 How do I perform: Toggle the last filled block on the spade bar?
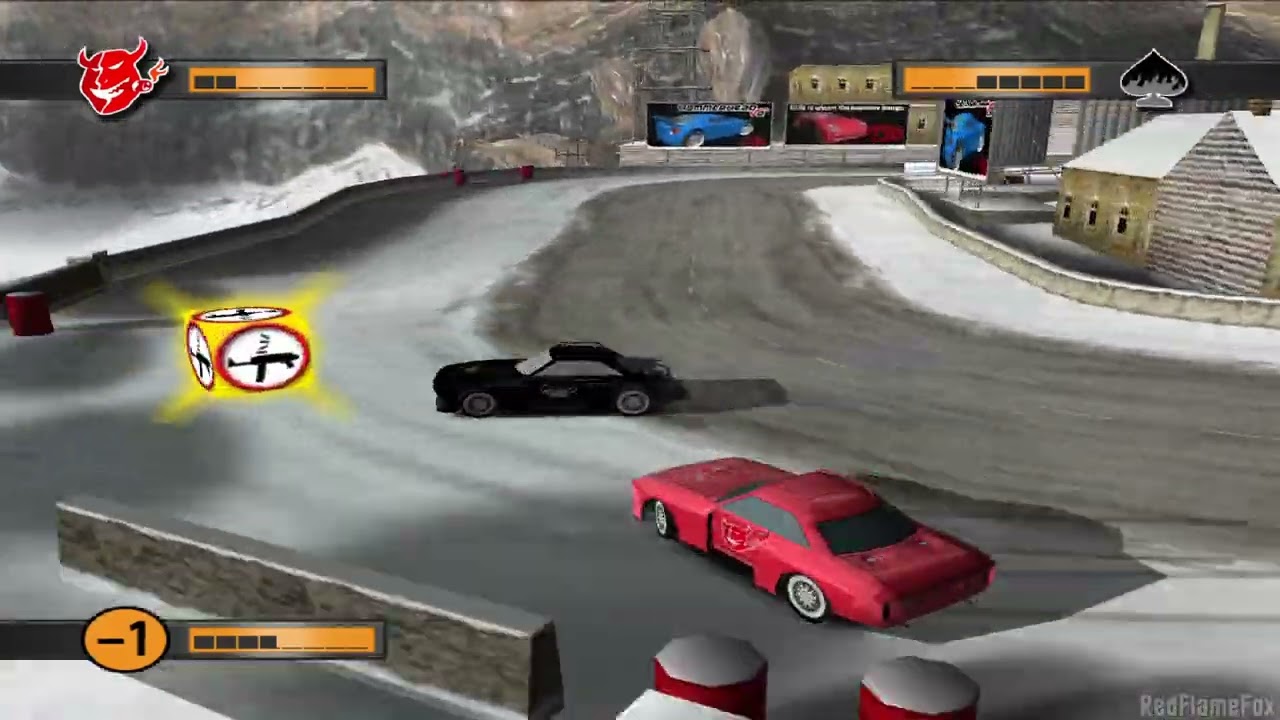click(x=1074, y=80)
